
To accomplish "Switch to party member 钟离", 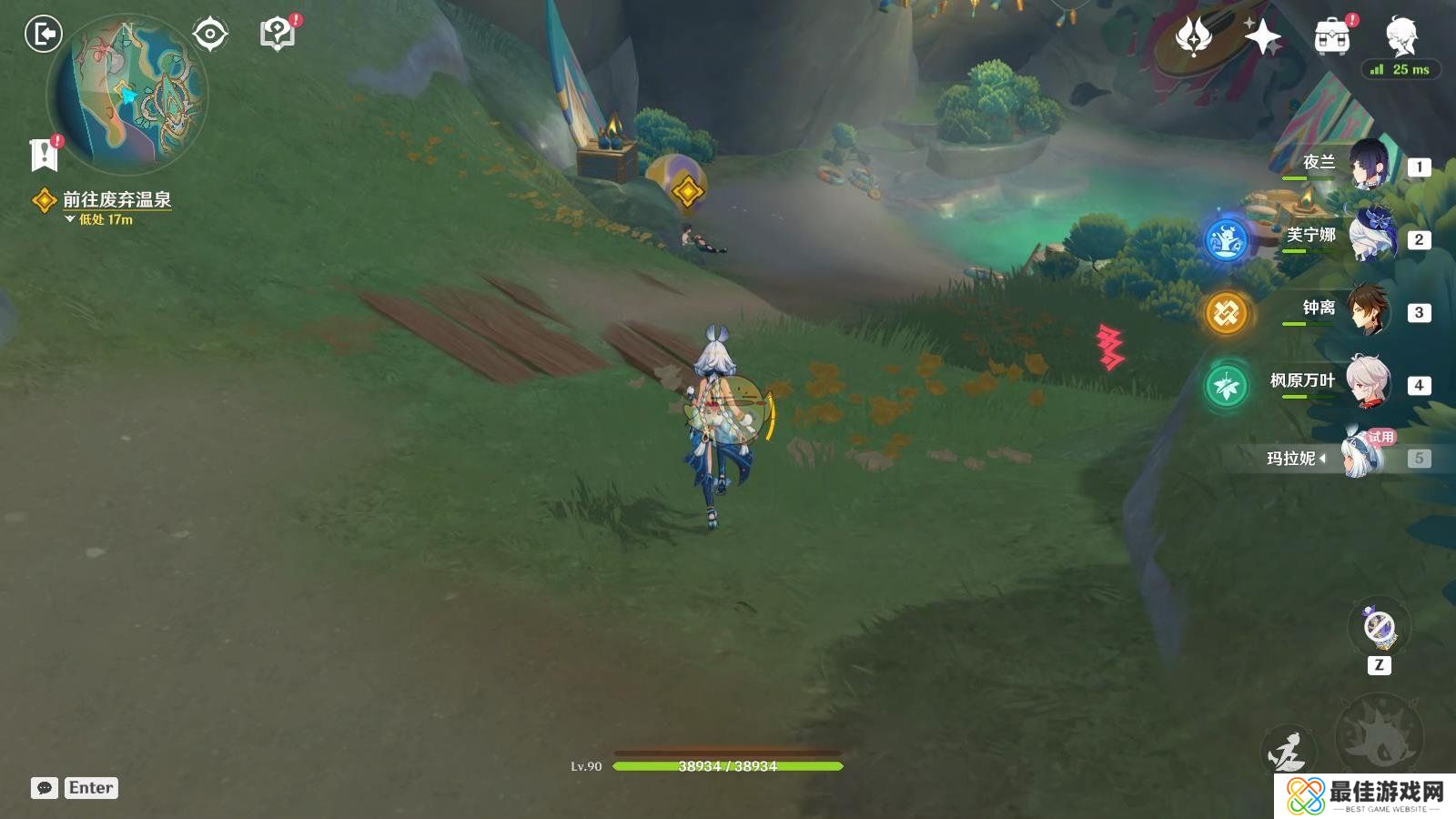I will (x=1368, y=310).
